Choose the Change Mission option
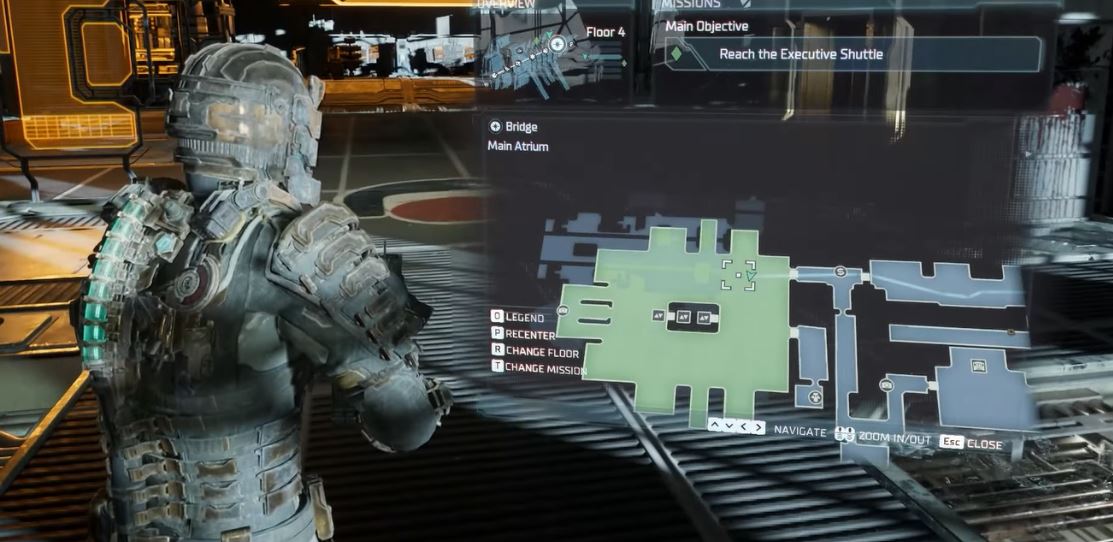The height and width of the screenshot is (542, 1113). coord(538,367)
